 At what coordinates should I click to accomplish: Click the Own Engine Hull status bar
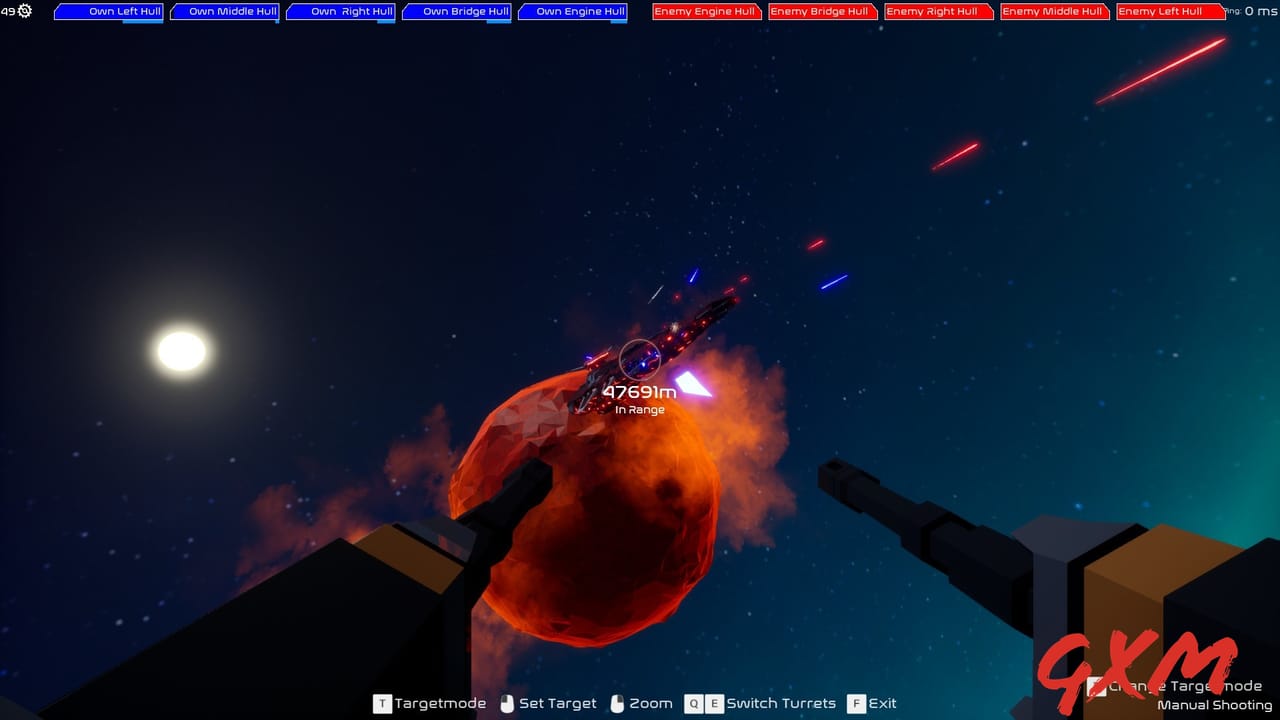[572, 12]
